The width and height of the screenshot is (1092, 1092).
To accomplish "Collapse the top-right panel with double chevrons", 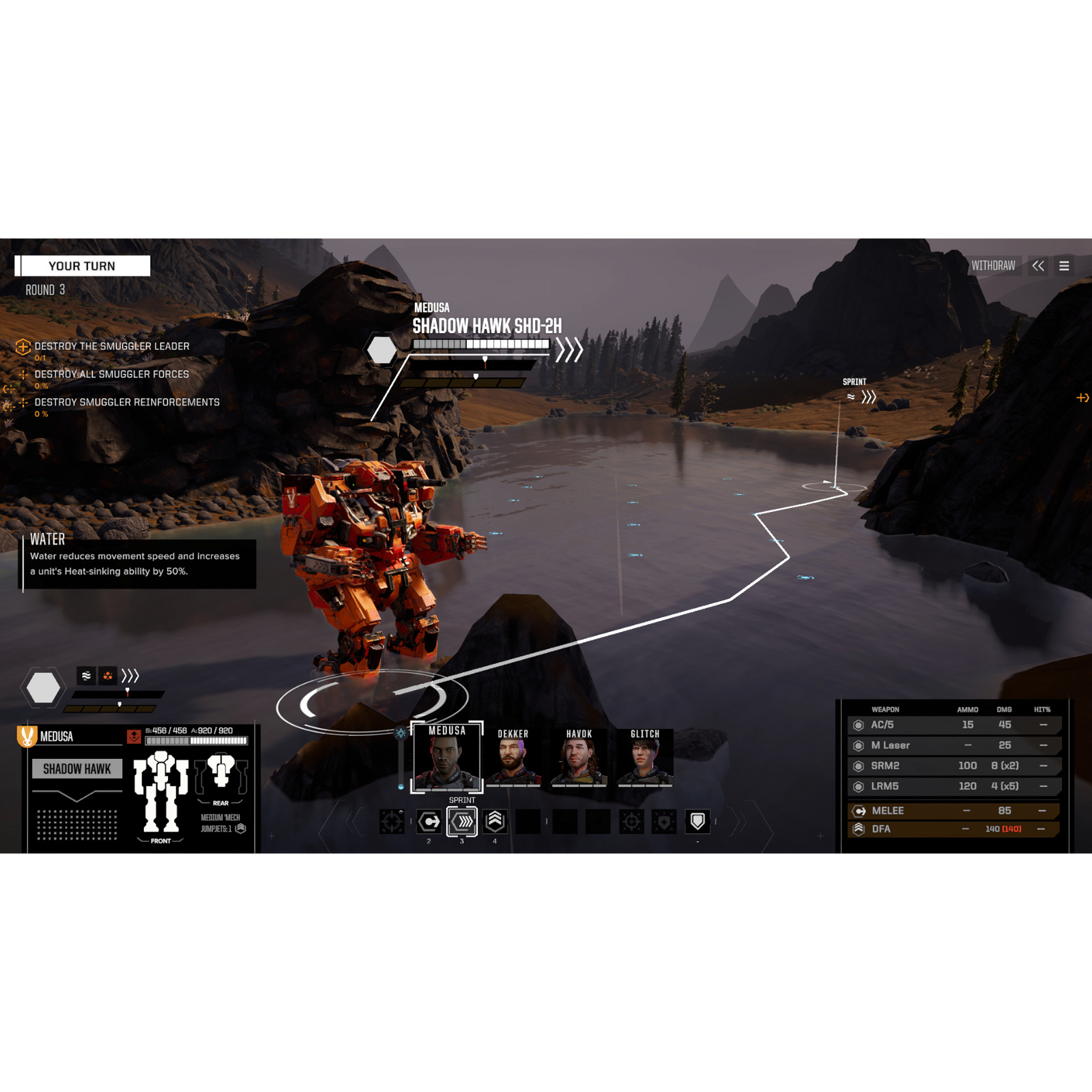I will tap(1039, 266).
